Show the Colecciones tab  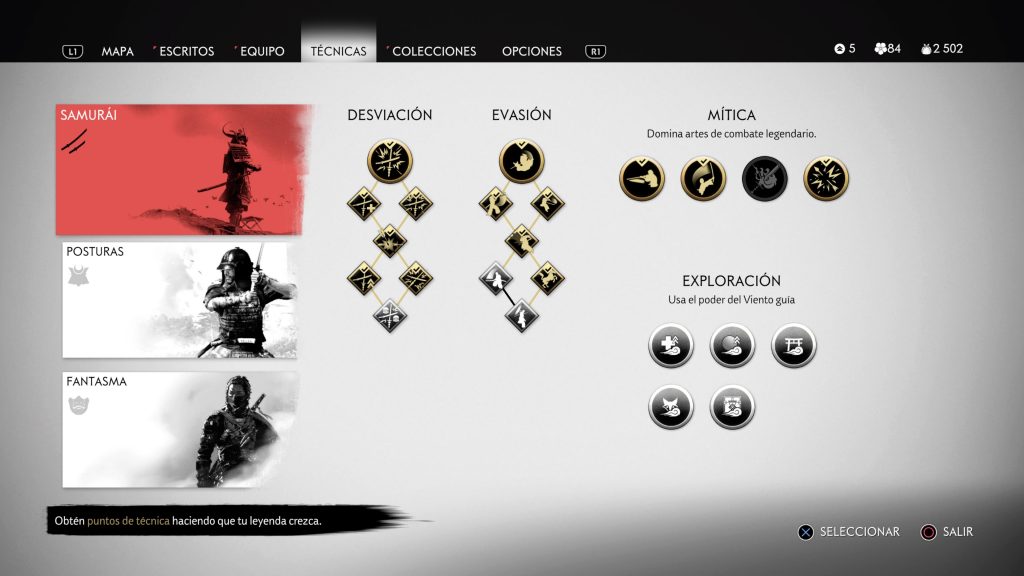click(x=434, y=51)
